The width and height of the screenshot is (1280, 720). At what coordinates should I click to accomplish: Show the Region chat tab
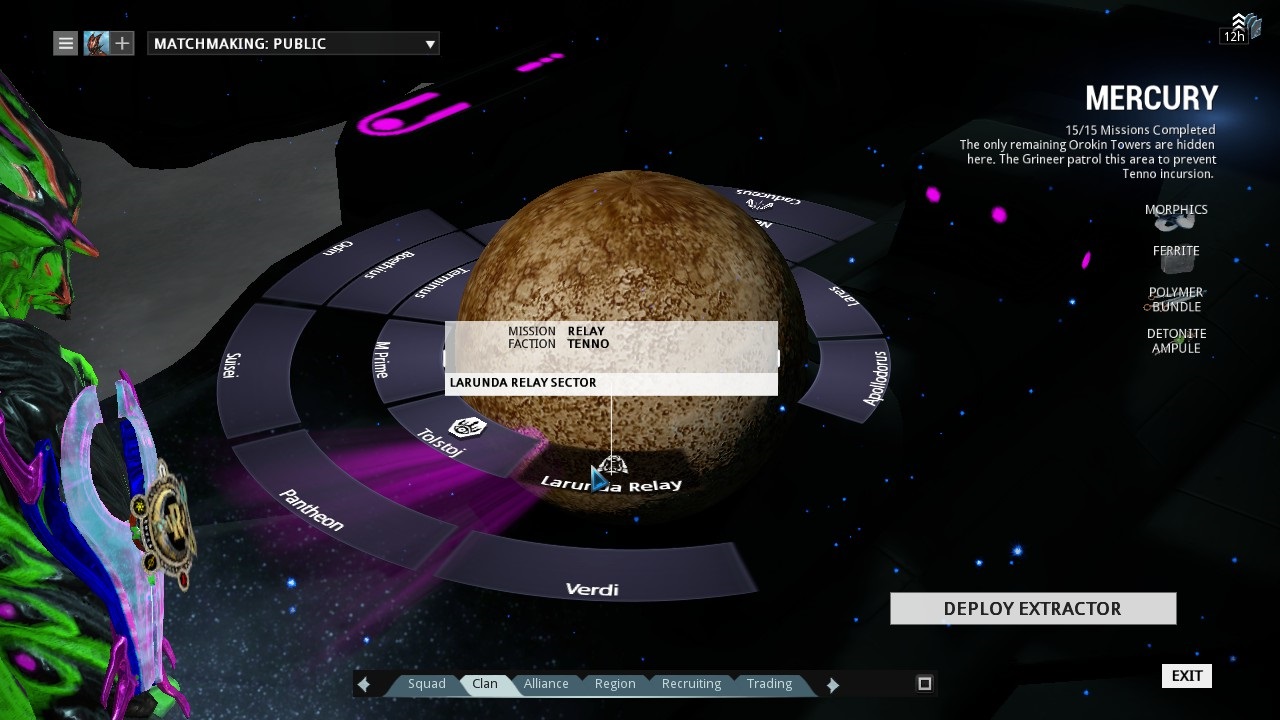pos(615,684)
